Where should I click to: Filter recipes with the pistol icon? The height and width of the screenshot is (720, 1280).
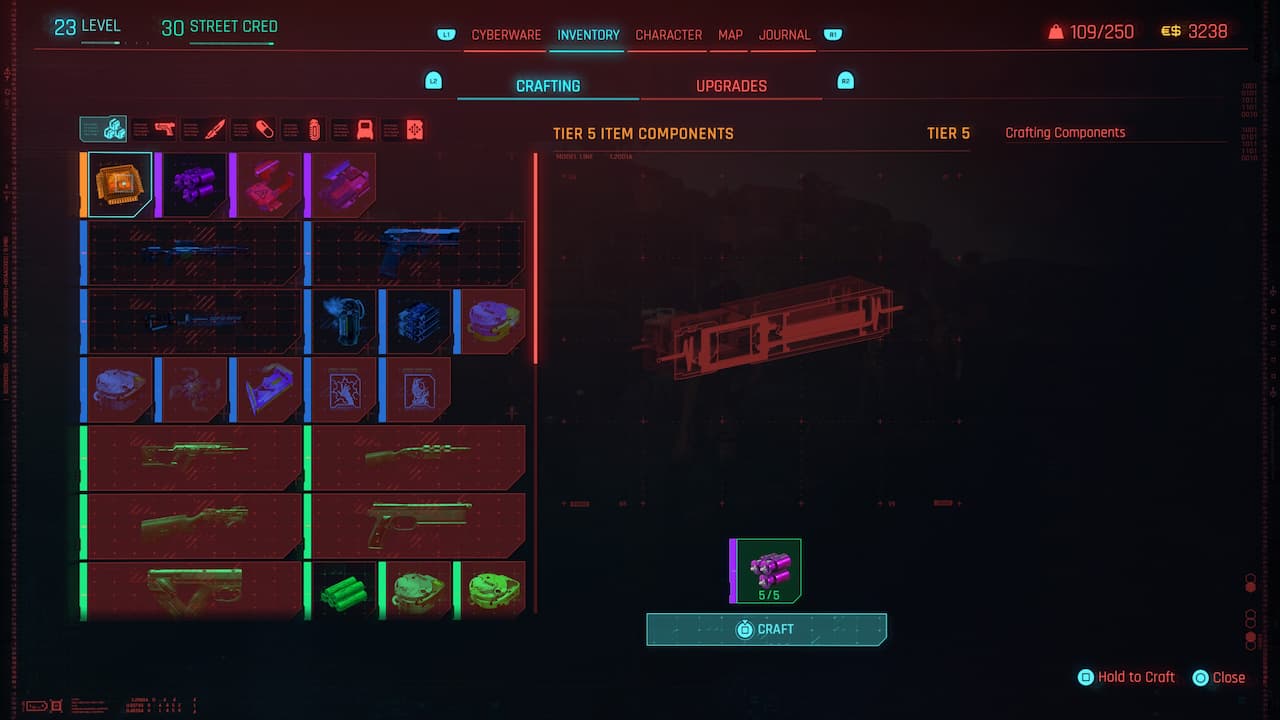pos(164,129)
